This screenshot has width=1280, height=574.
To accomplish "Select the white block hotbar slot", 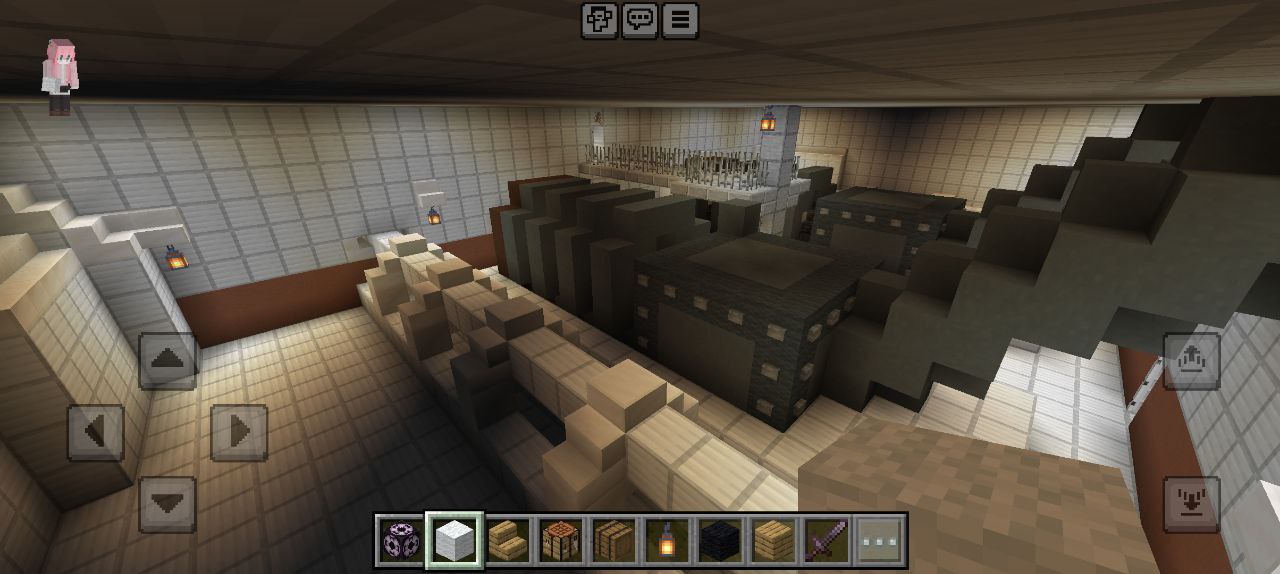I will pyautogui.click(x=455, y=541).
